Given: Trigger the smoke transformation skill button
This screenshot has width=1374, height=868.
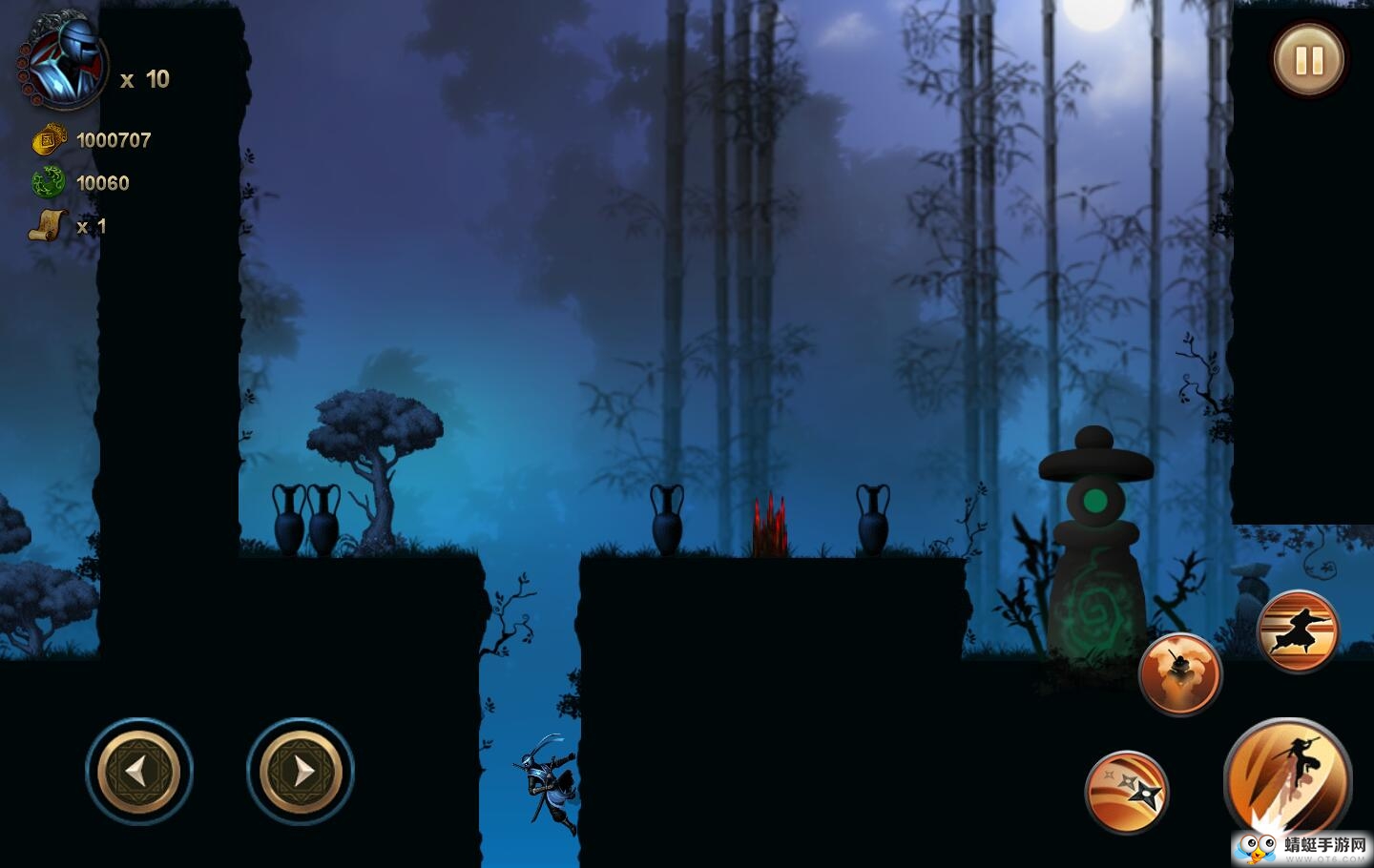Looking at the screenshot, I should click(x=1180, y=673).
